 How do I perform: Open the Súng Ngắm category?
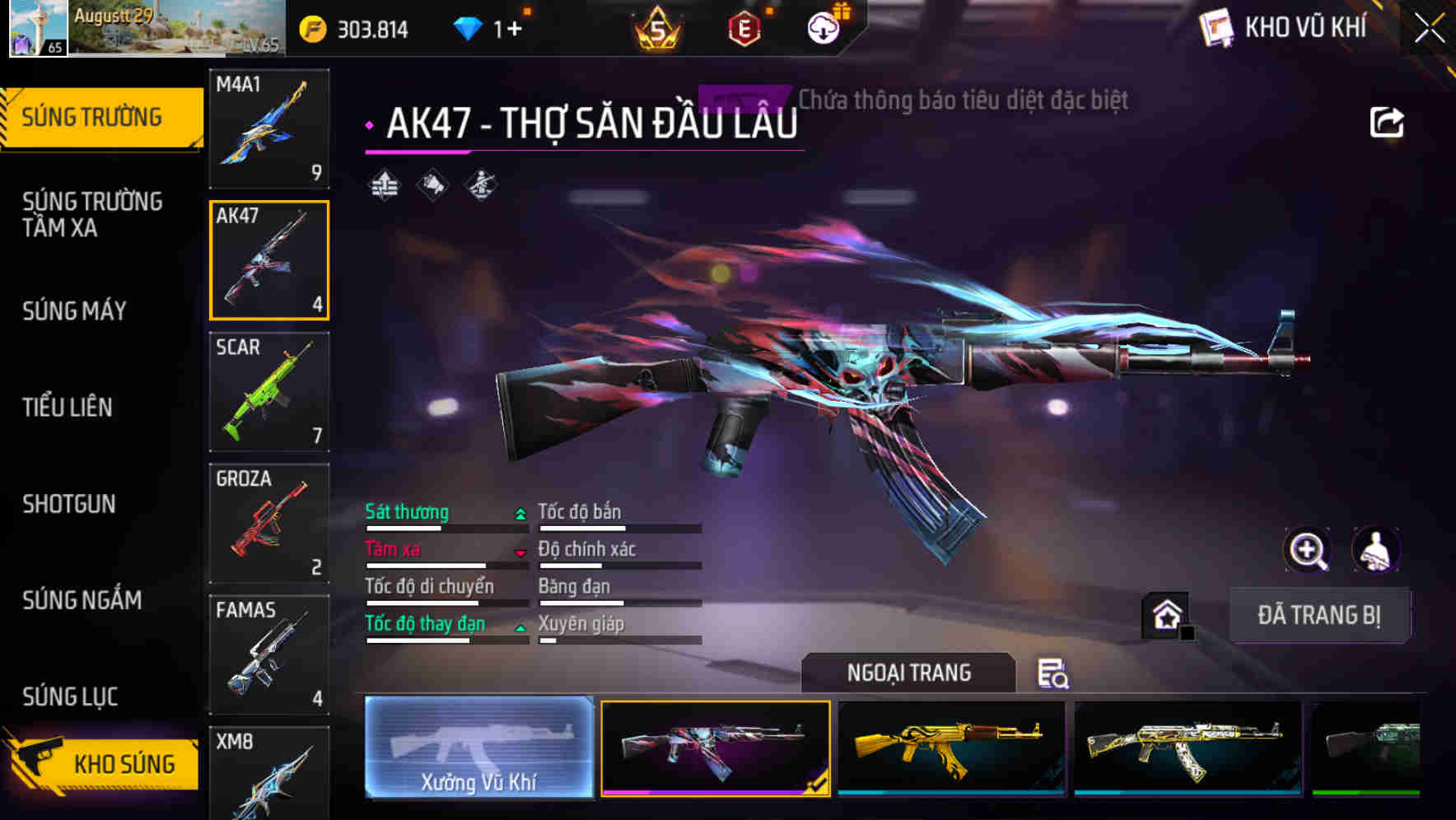click(82, 601)
